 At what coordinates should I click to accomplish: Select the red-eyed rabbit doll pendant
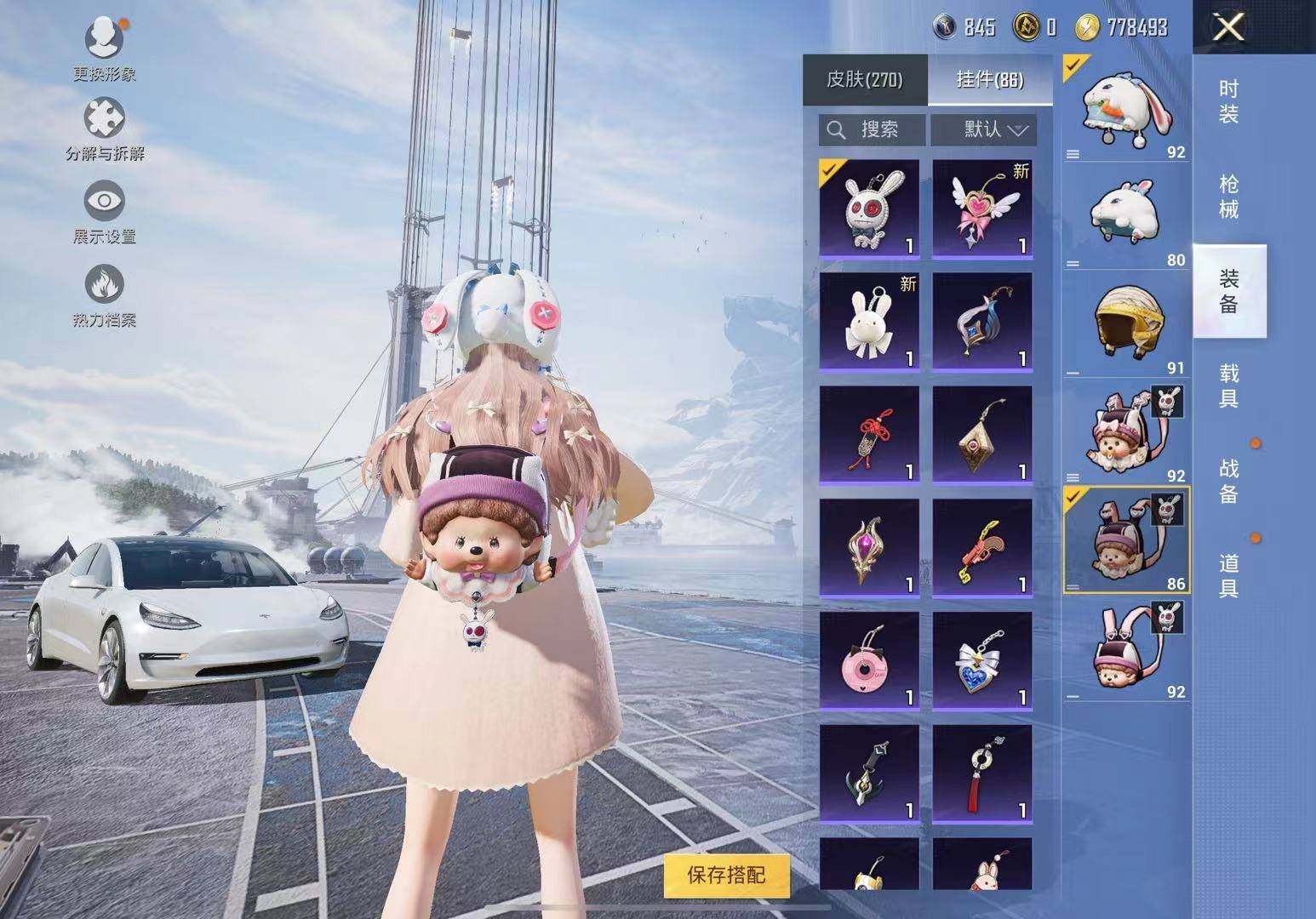(869, 208)
